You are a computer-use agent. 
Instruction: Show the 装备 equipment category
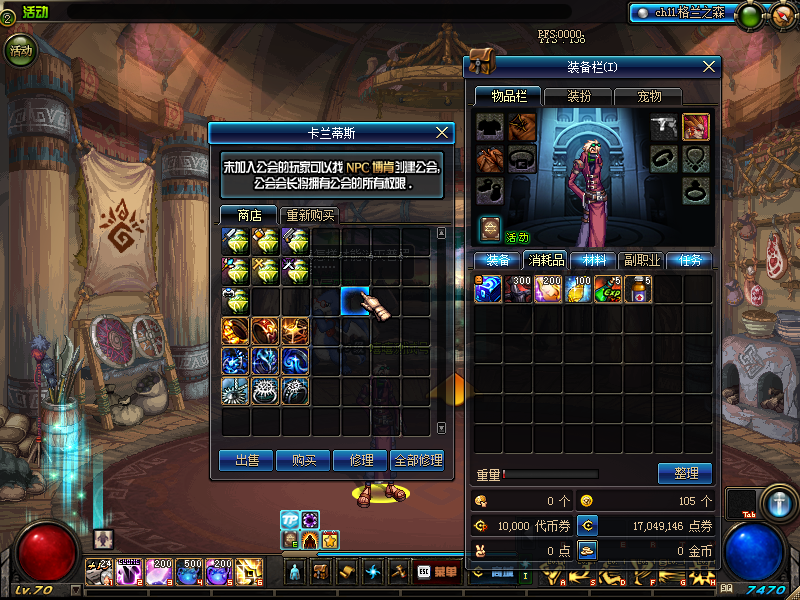(497, 260)
